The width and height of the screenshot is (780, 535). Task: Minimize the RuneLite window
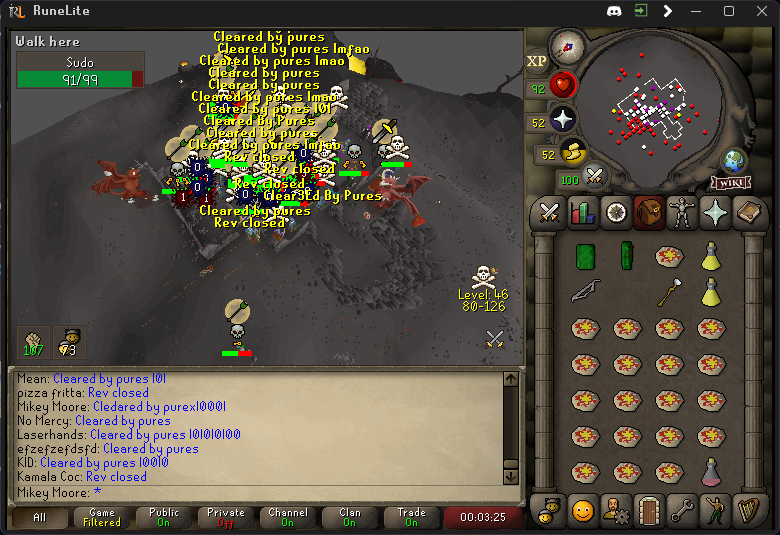pos(699,11)
